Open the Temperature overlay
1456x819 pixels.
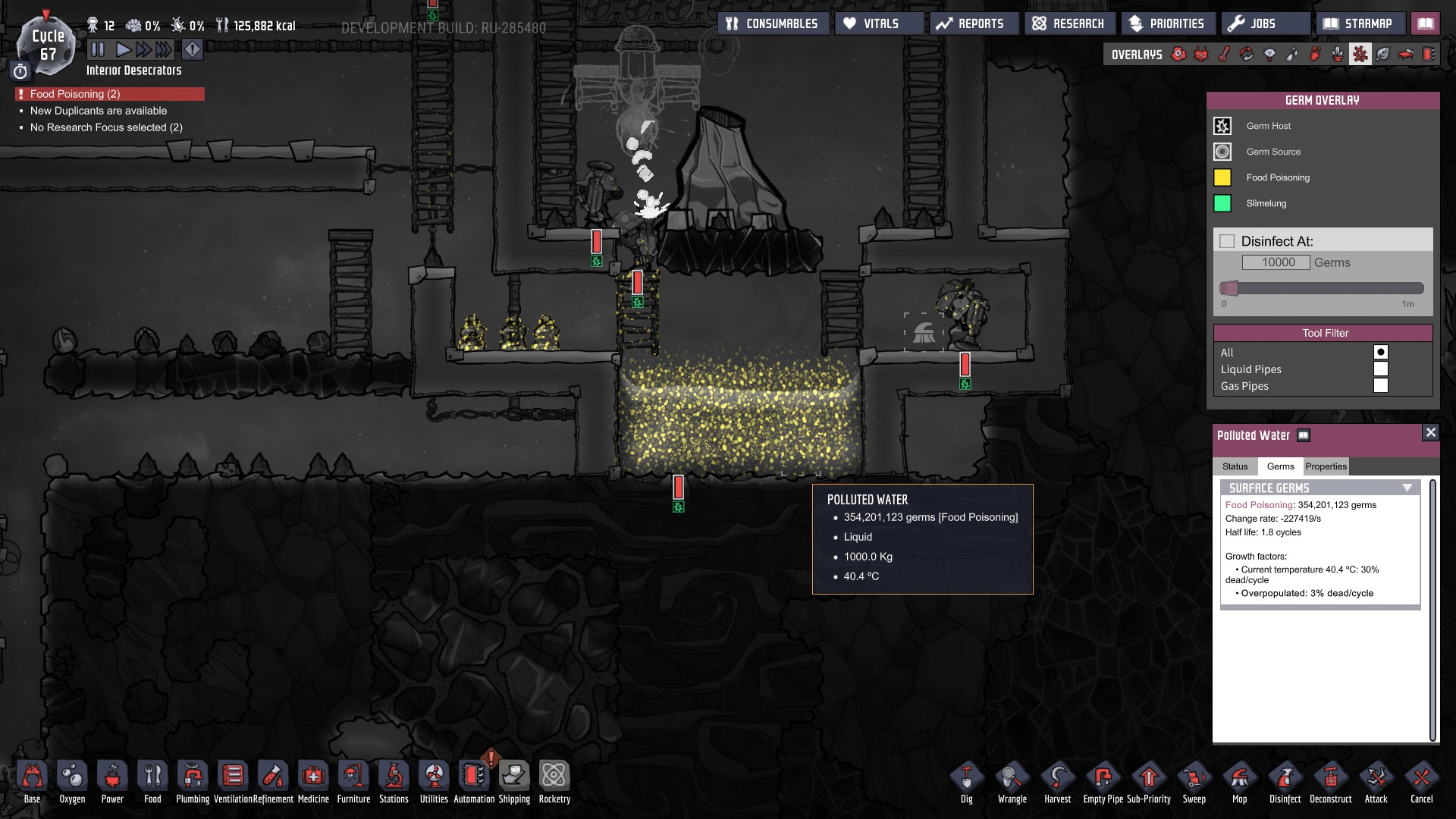tap(1223, 54)
